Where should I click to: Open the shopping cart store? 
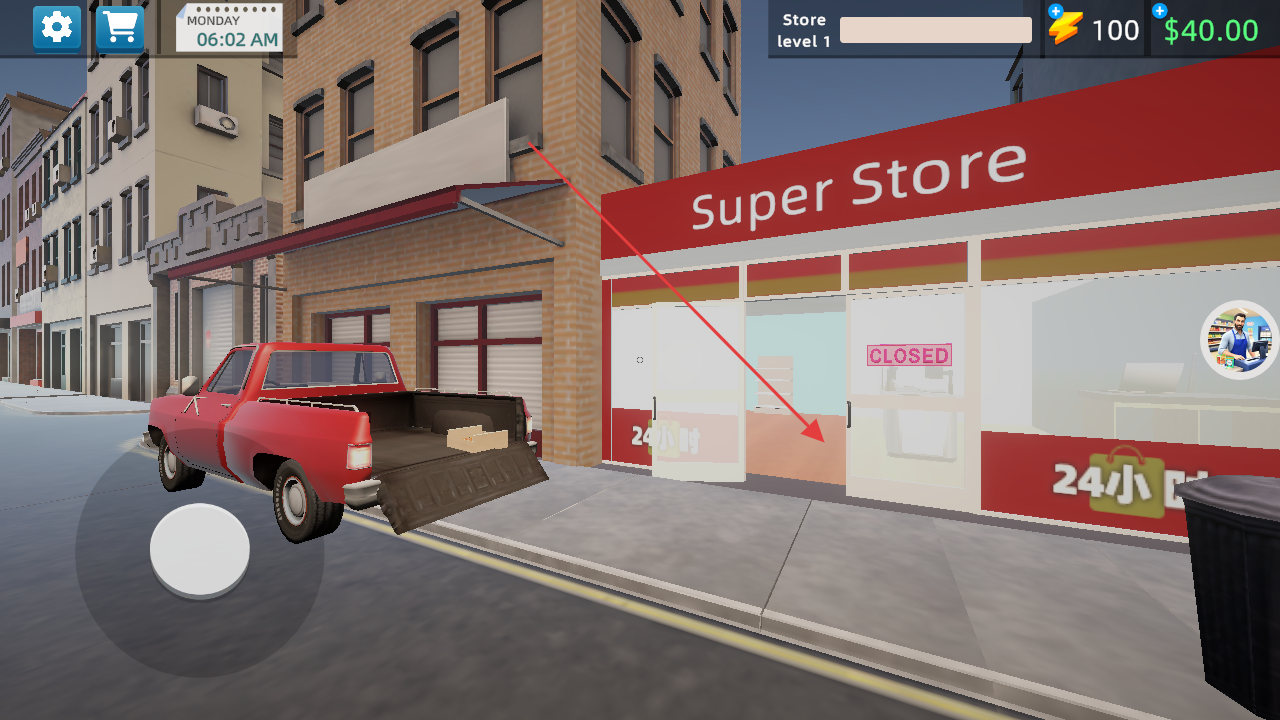[120, 28]
